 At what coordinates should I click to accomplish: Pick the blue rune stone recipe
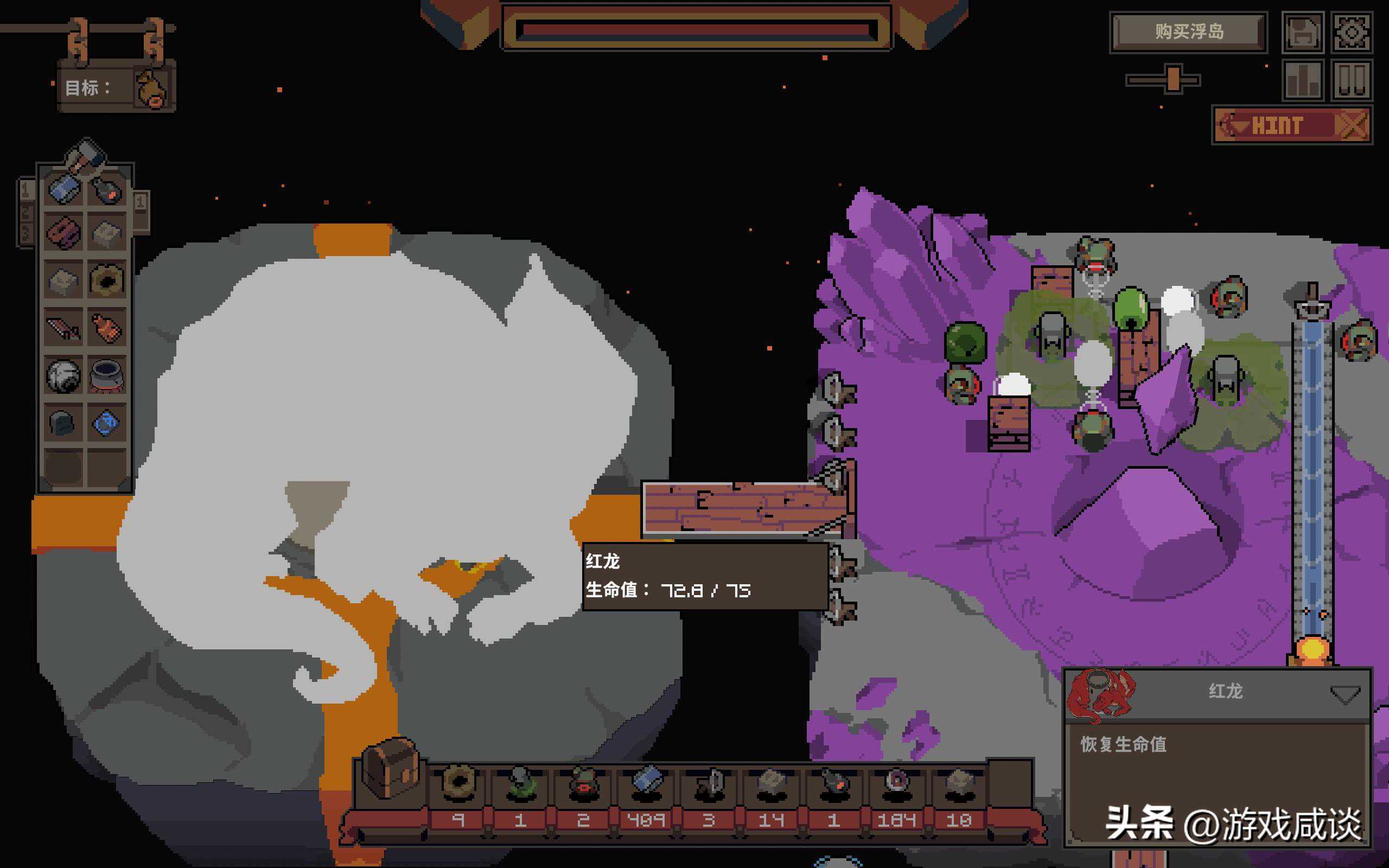(x=107, y=424)
